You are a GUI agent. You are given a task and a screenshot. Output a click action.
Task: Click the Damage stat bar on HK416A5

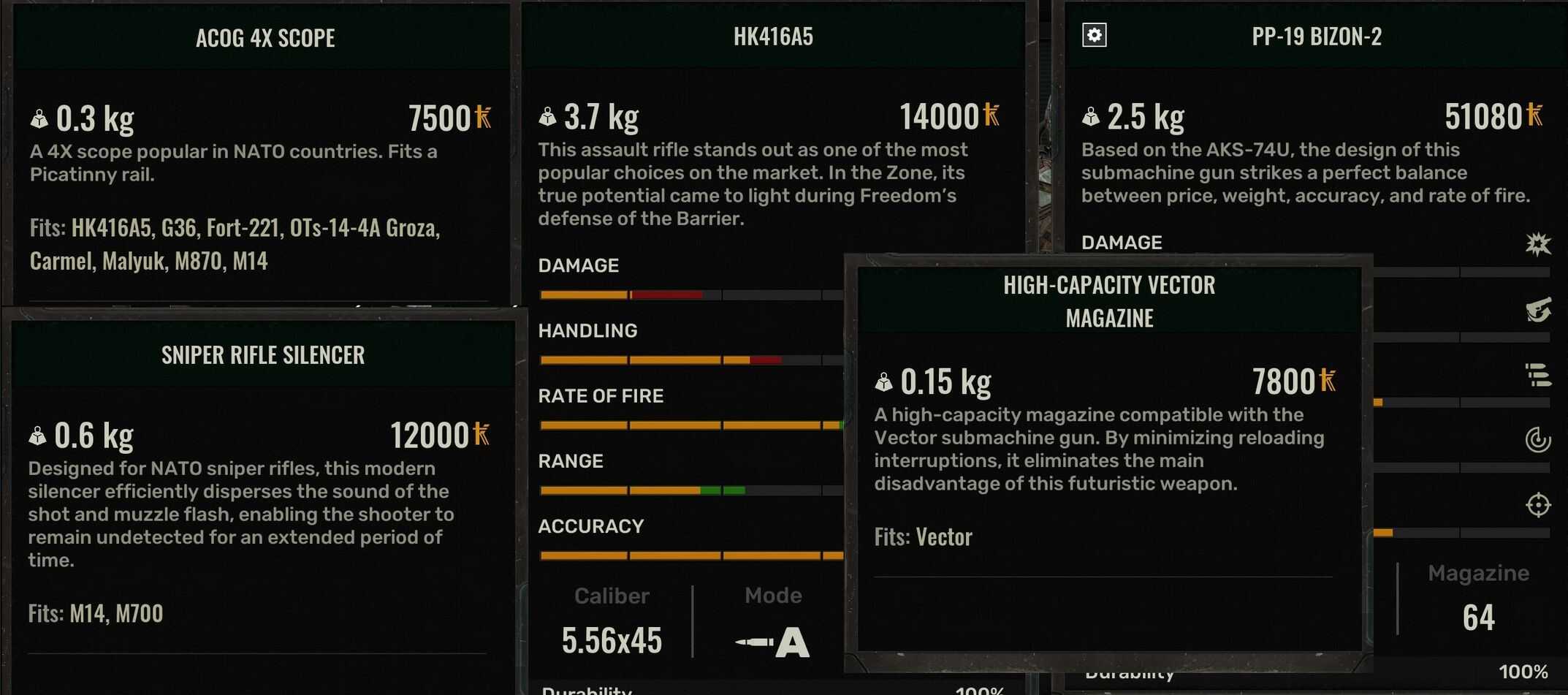[691, 294]
